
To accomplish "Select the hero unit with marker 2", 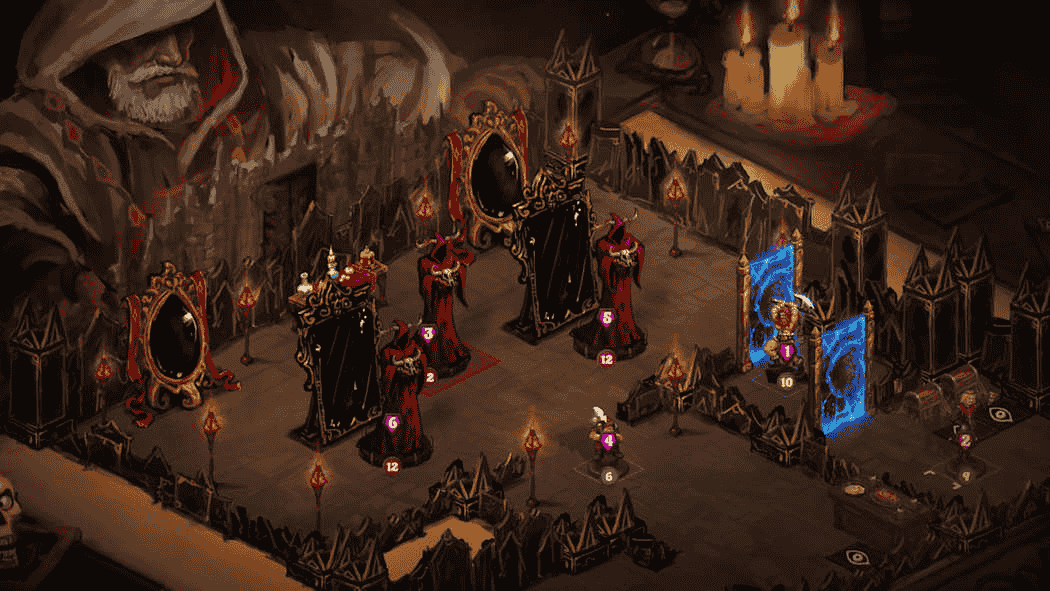I will 966,422.
